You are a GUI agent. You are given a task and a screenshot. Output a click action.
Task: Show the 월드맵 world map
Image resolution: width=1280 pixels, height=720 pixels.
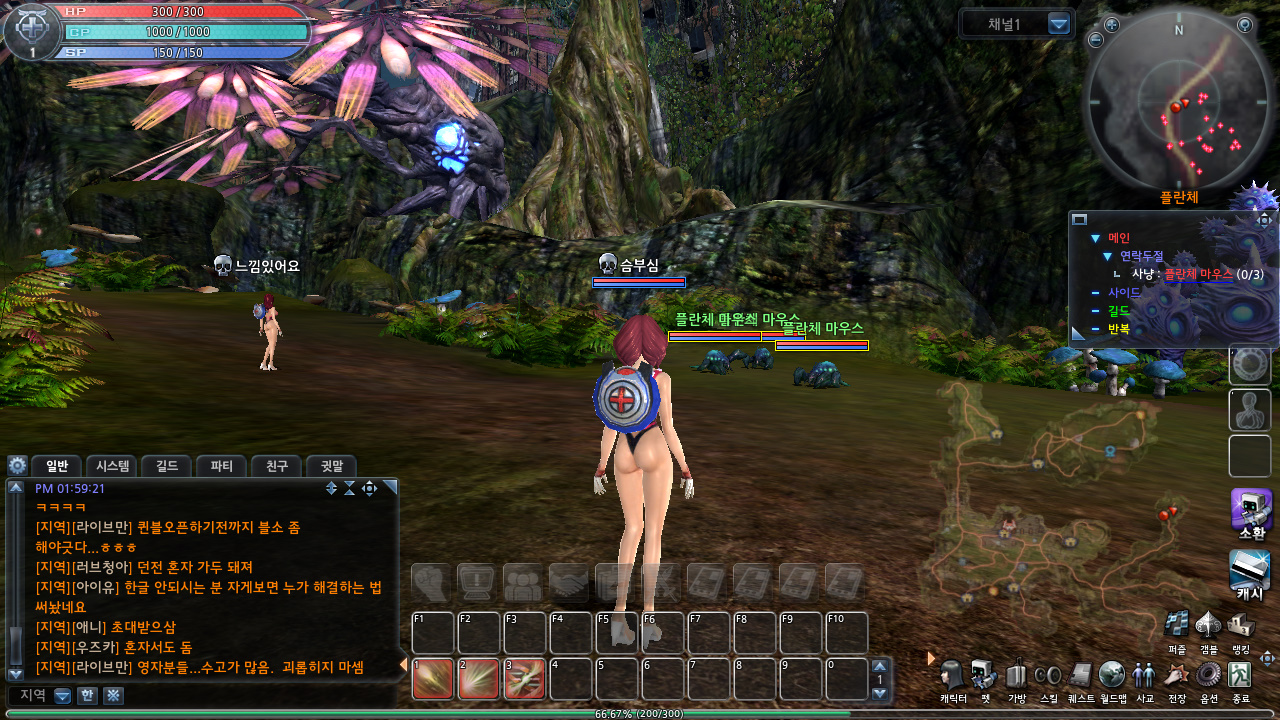[1112, 676]
